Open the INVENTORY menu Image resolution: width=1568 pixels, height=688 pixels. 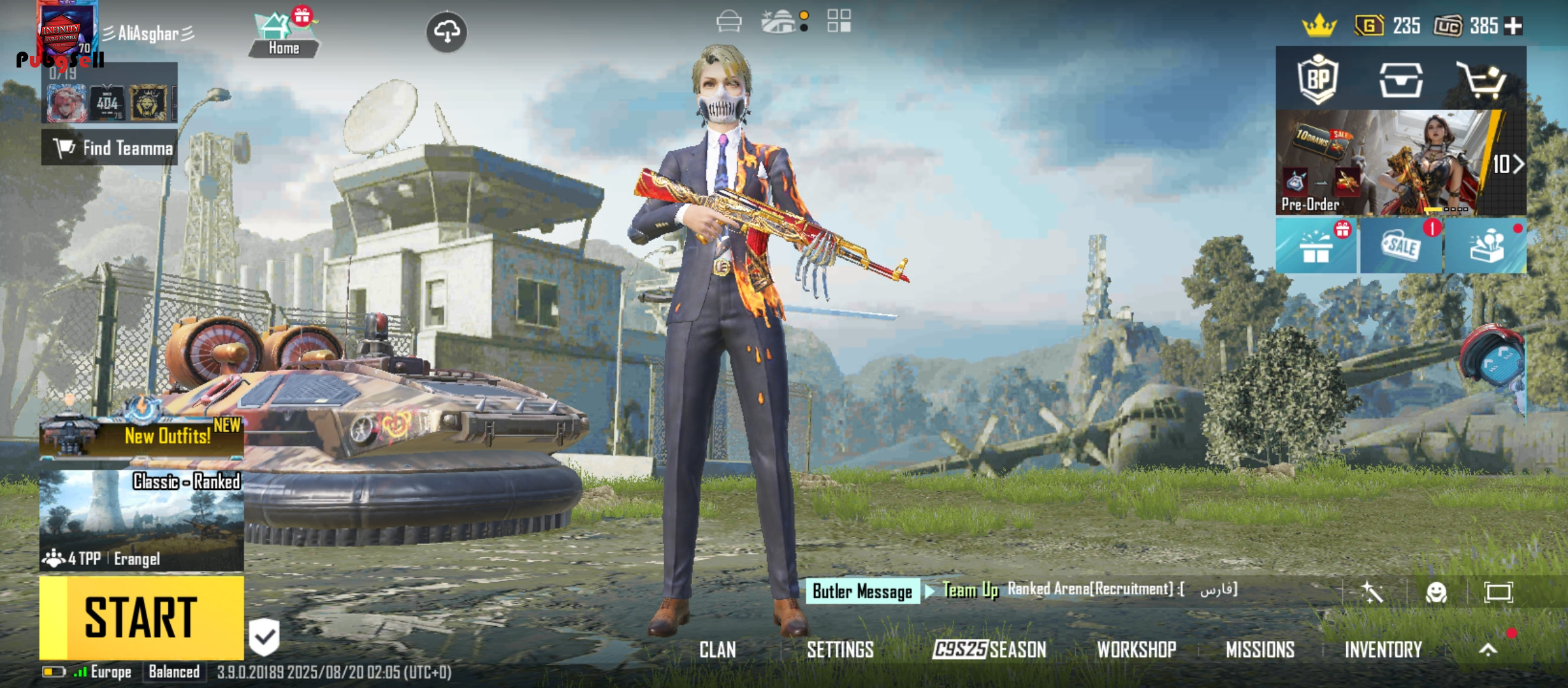click(1383, 649)
